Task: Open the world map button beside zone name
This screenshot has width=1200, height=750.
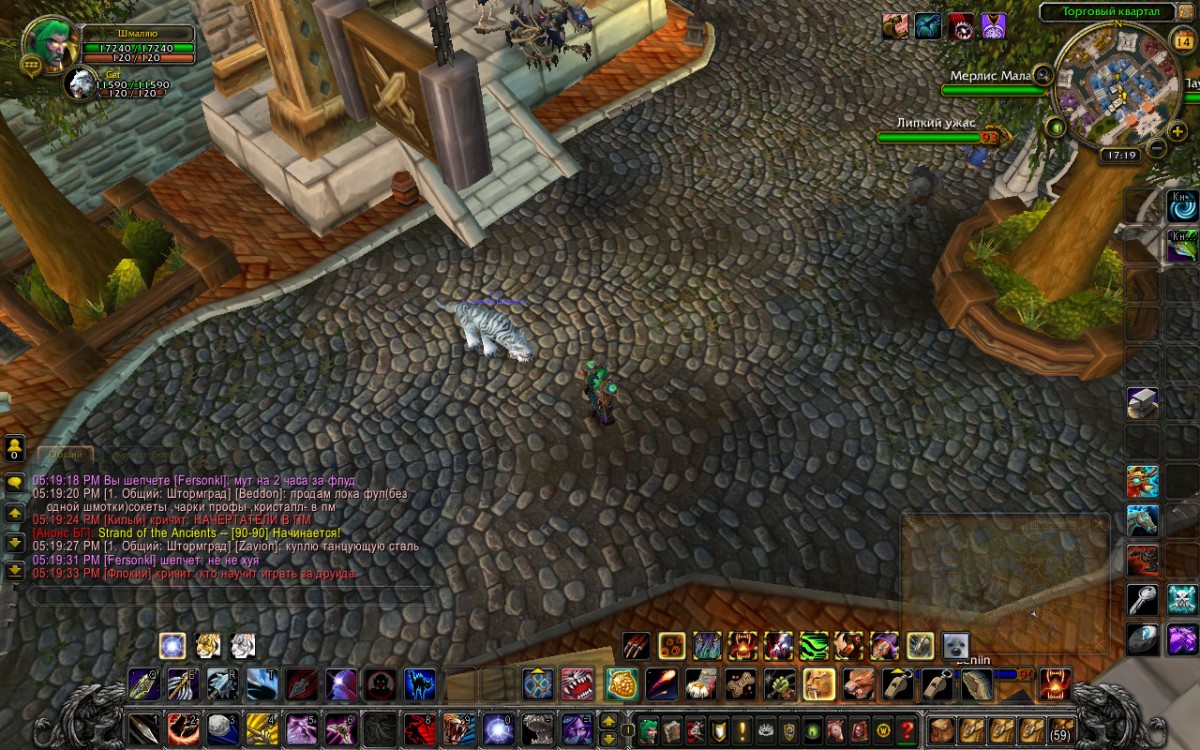Action: (x=1186, y=11)
